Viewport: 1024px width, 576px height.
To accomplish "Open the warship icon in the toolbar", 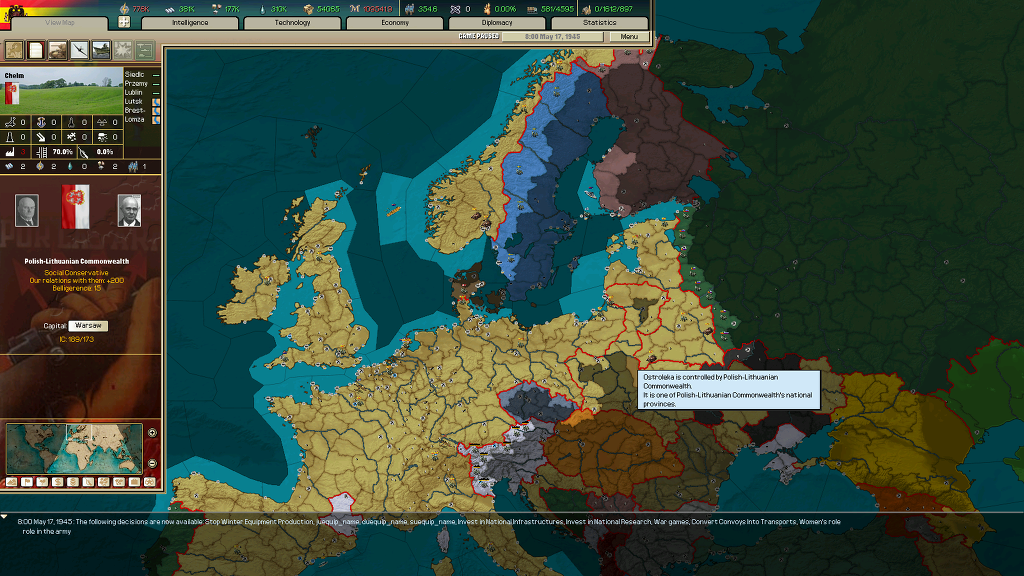I will (x=101, y=49).
